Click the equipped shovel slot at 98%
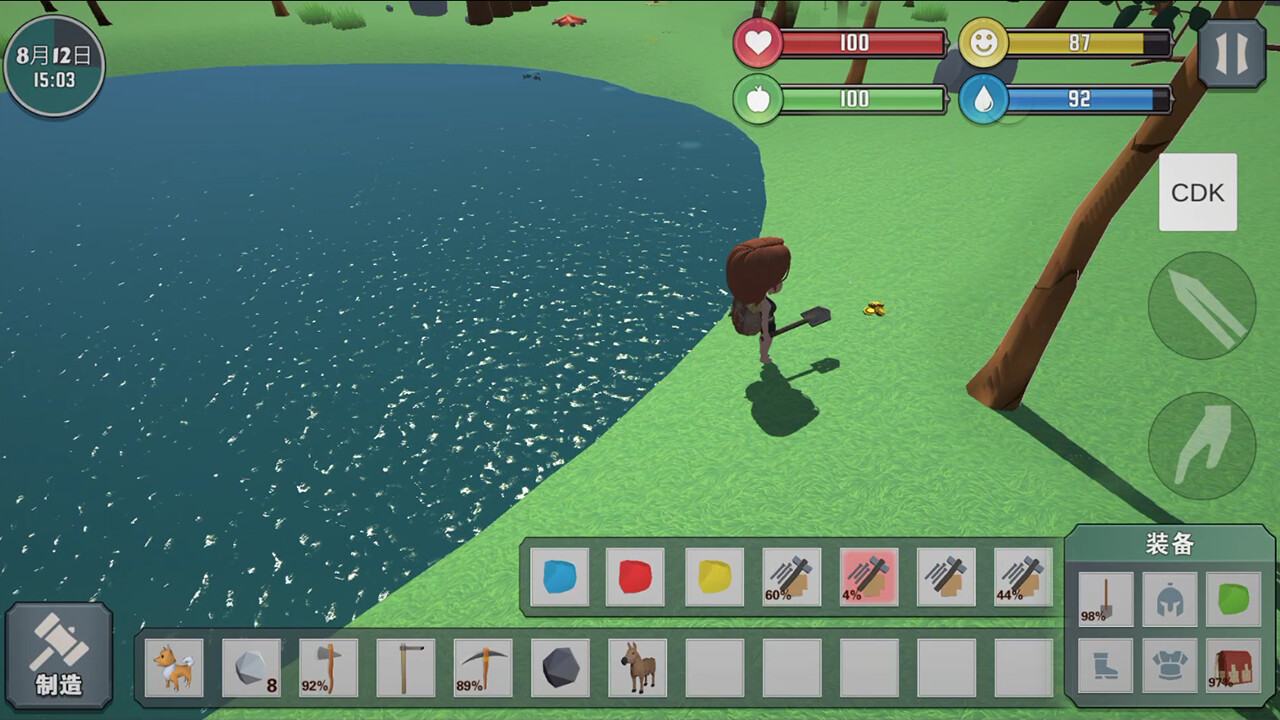Viewport: 1280px width, 720px height. pos(1106,599)
